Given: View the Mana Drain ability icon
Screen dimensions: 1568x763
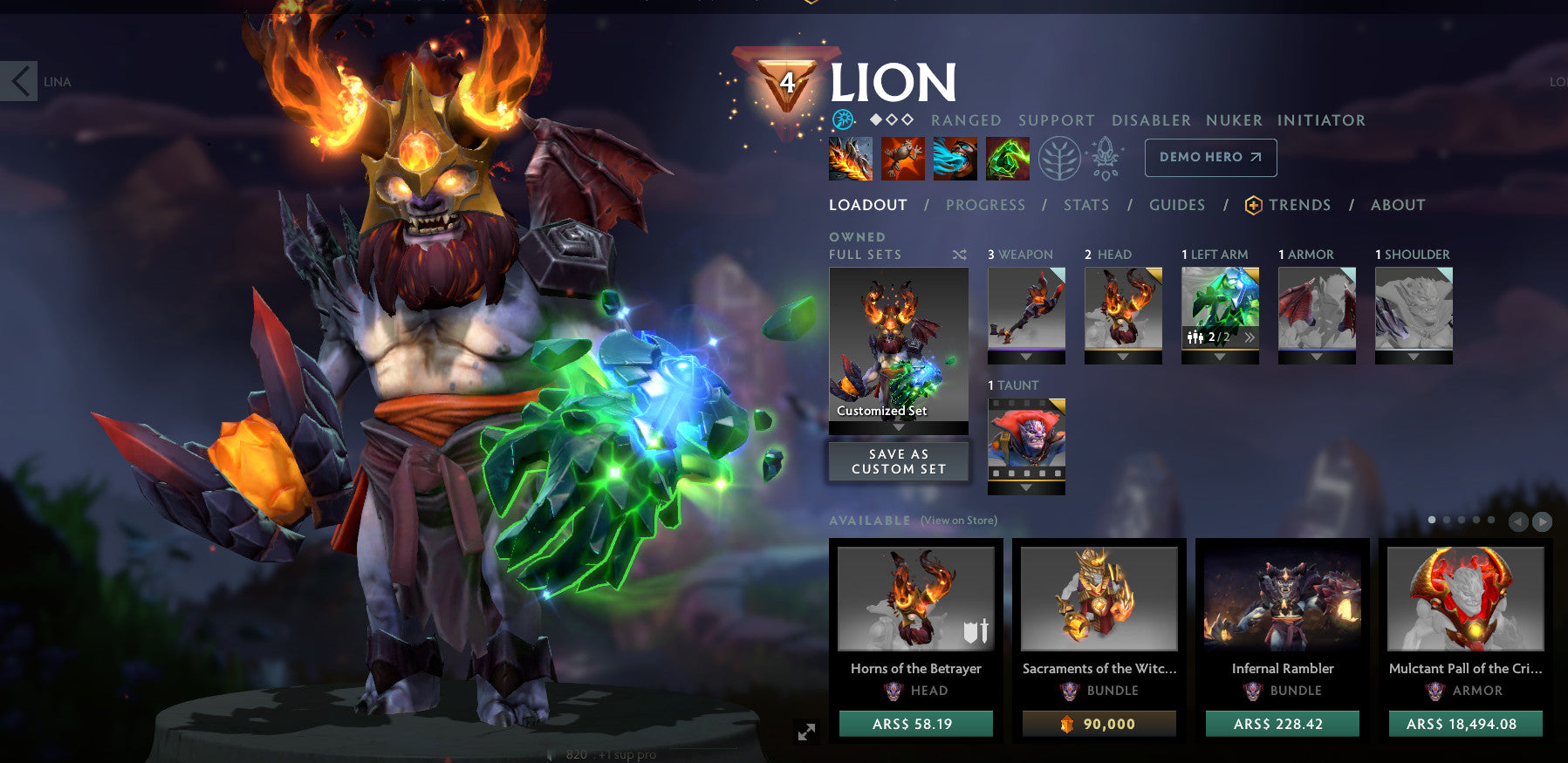Looking at the screenshot, I should [955, 158].
